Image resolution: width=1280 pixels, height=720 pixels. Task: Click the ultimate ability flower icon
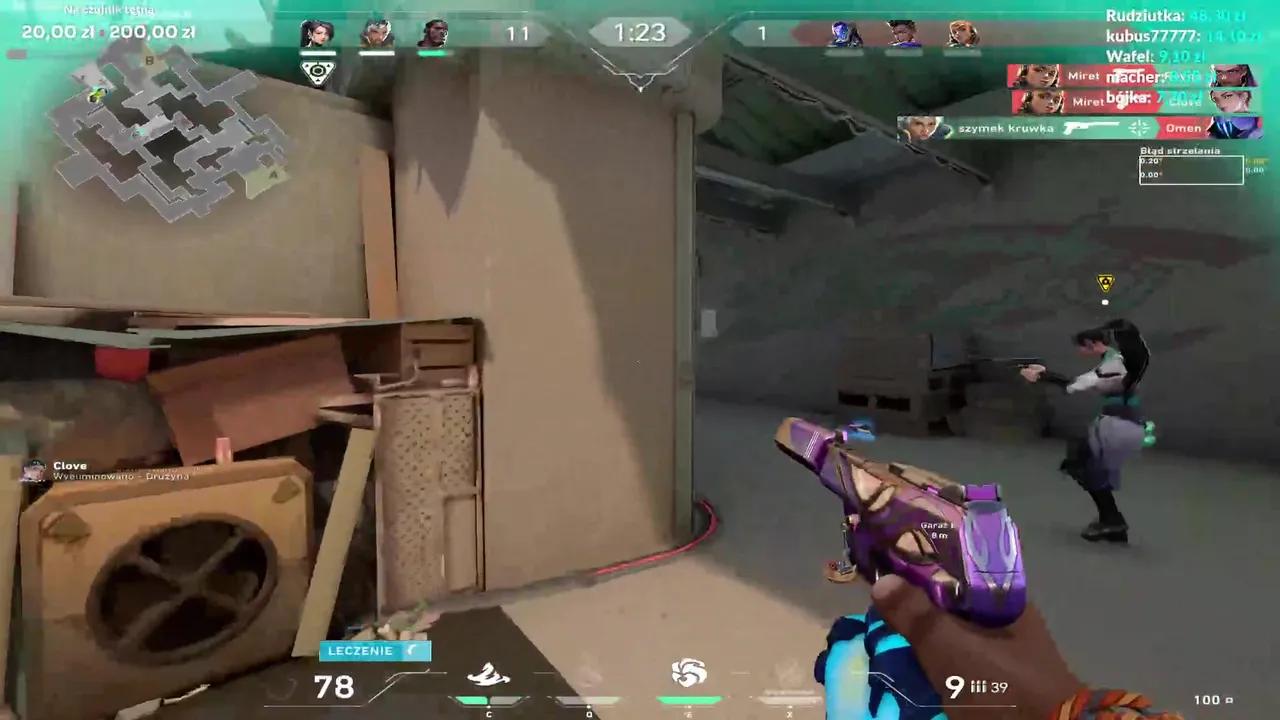tap(688, 671)
